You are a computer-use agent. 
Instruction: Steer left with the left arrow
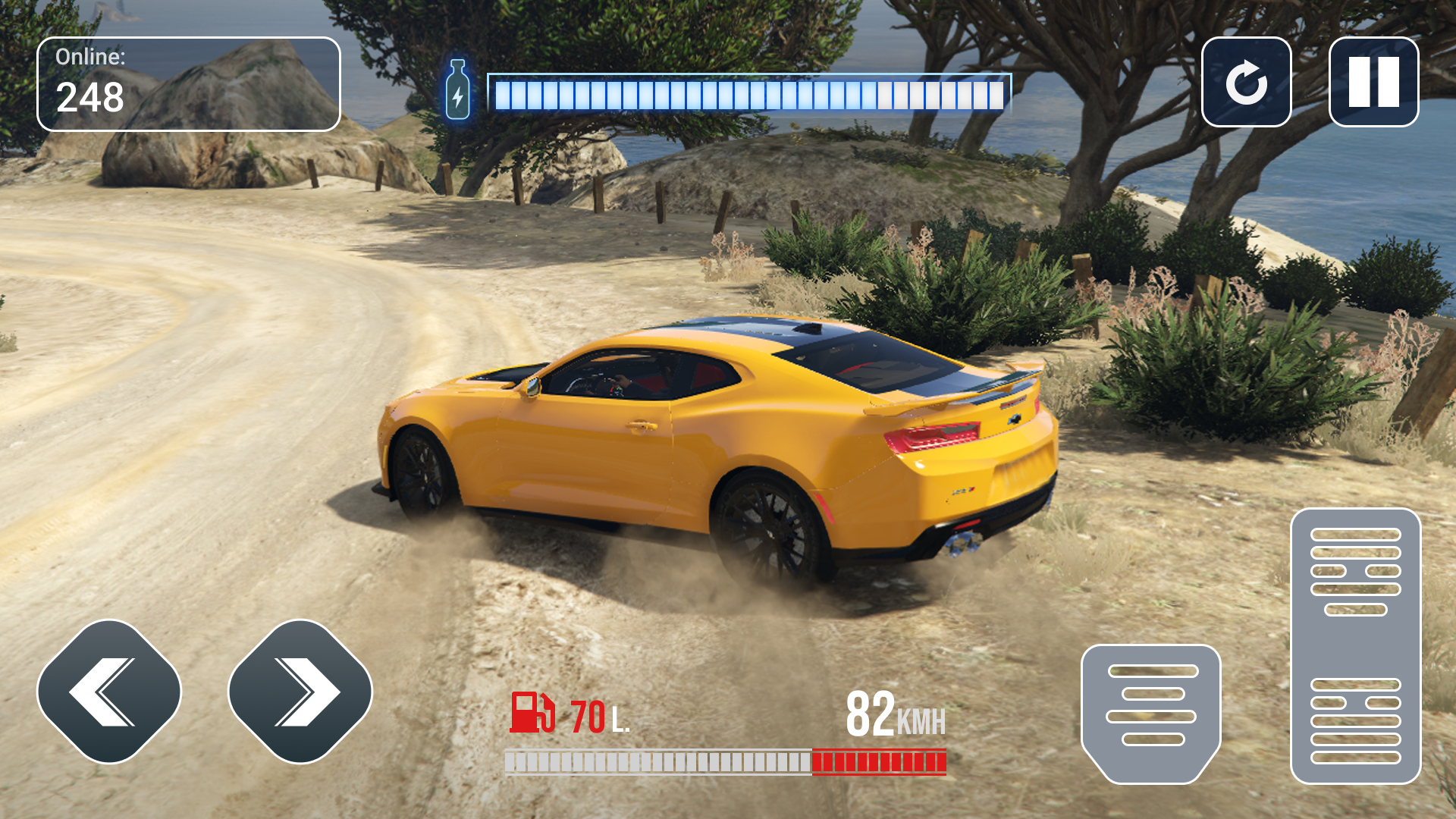(x=109, y=692)
